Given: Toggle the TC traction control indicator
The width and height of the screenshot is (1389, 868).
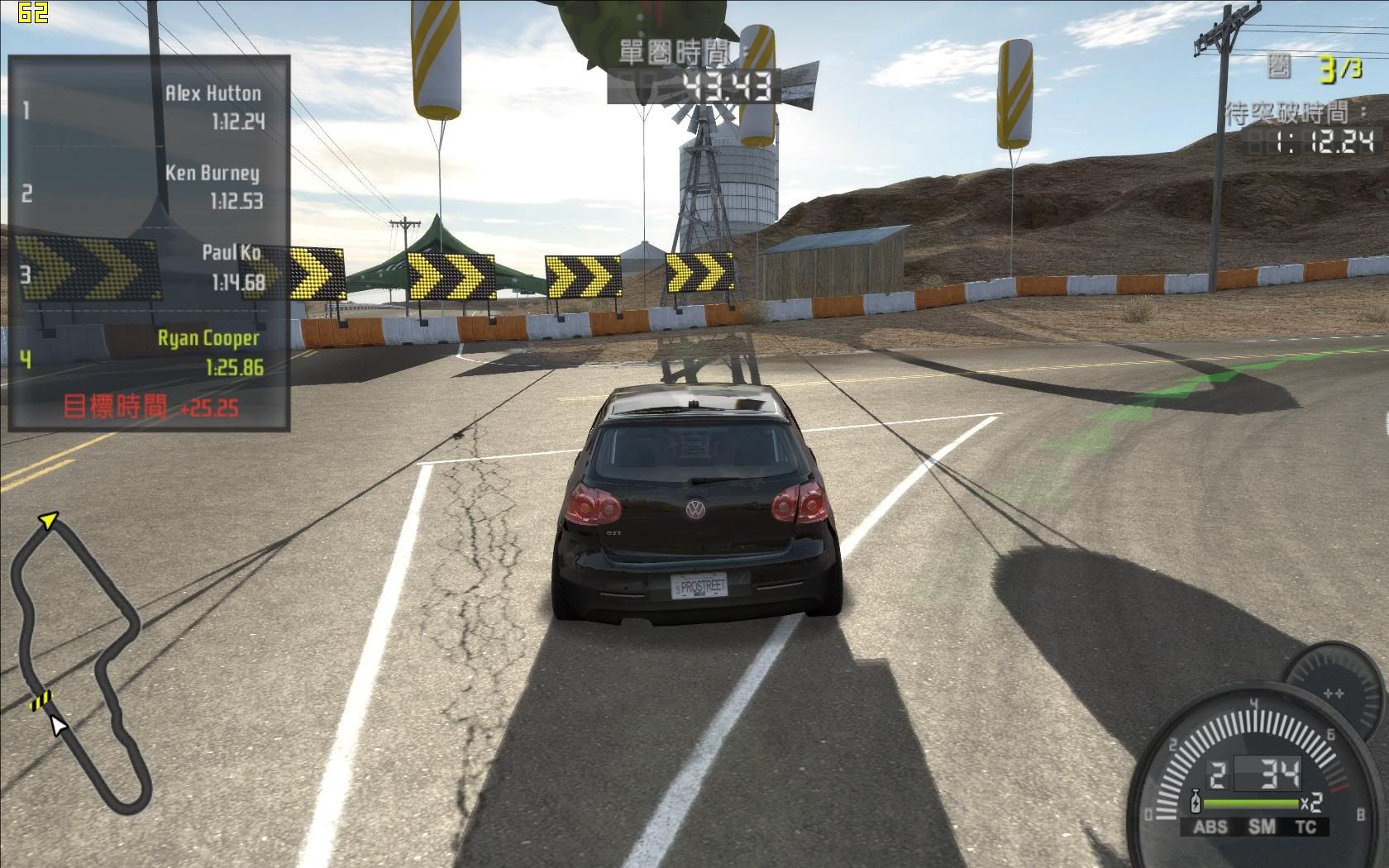Looking at the screenshot, I should (1306, 827).
